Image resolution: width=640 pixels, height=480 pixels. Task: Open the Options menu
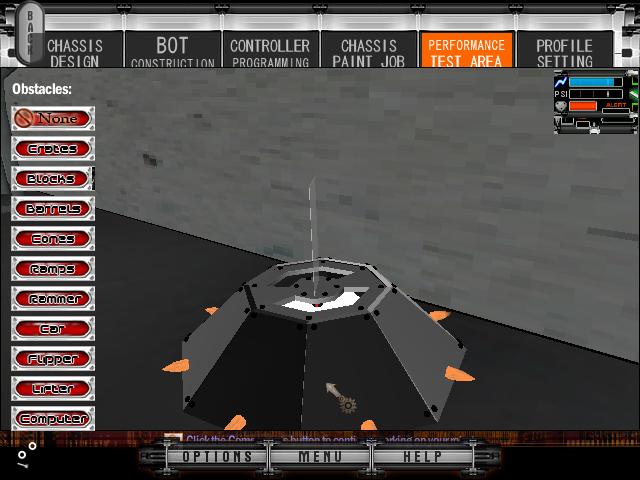point(218,457)
